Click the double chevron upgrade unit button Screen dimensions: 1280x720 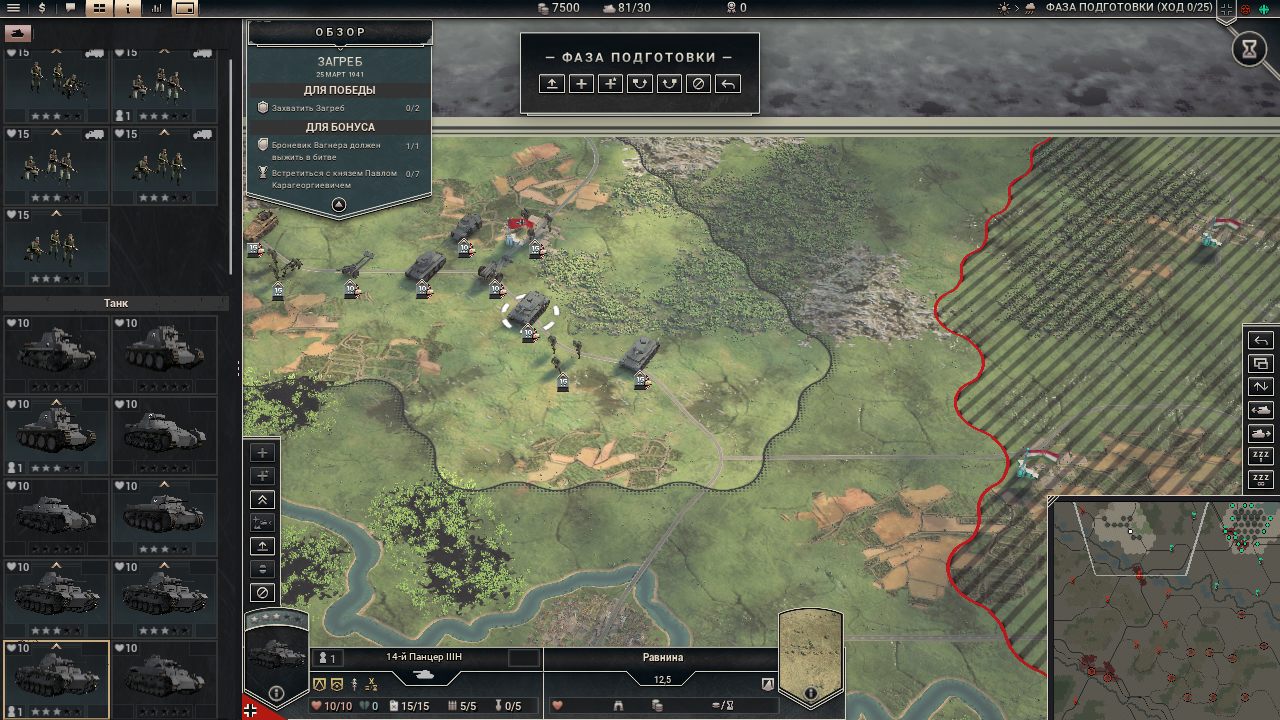coord(262,500)
